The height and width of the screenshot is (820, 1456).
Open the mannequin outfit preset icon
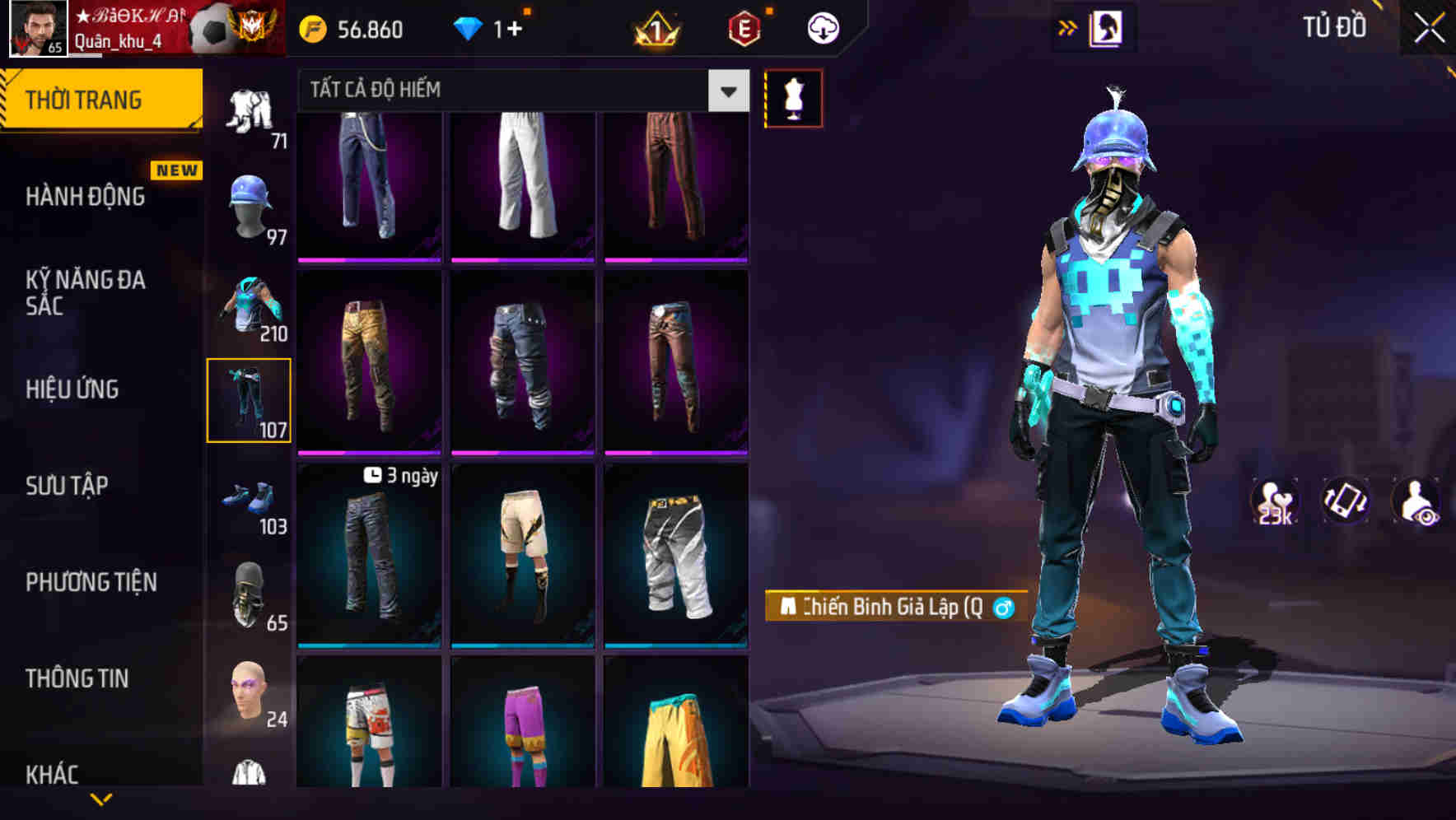pos(793,97)
